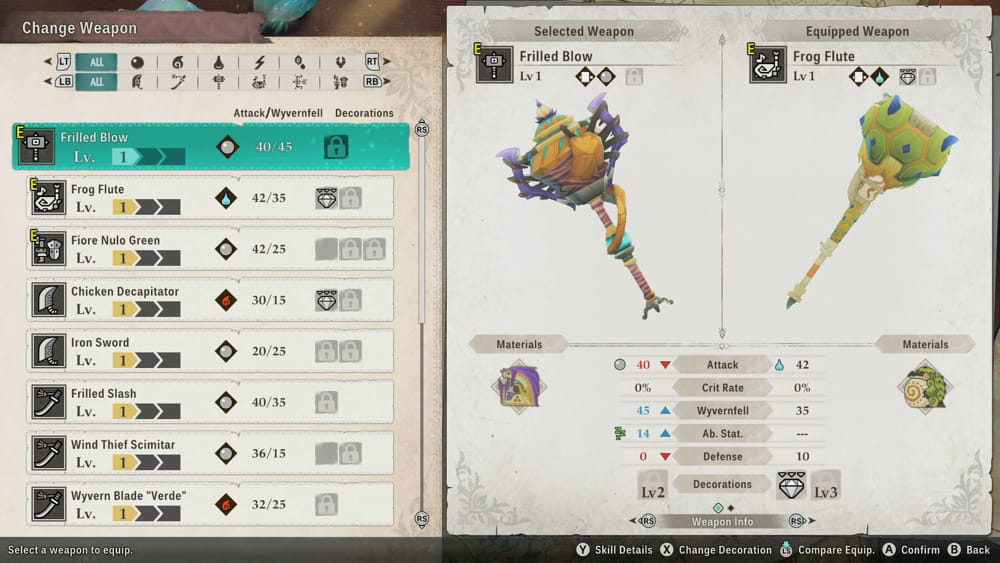Screen dimensions: 1000x563
Task: Filter by non-elemental sphere icon
Action: tap(137, 62)
